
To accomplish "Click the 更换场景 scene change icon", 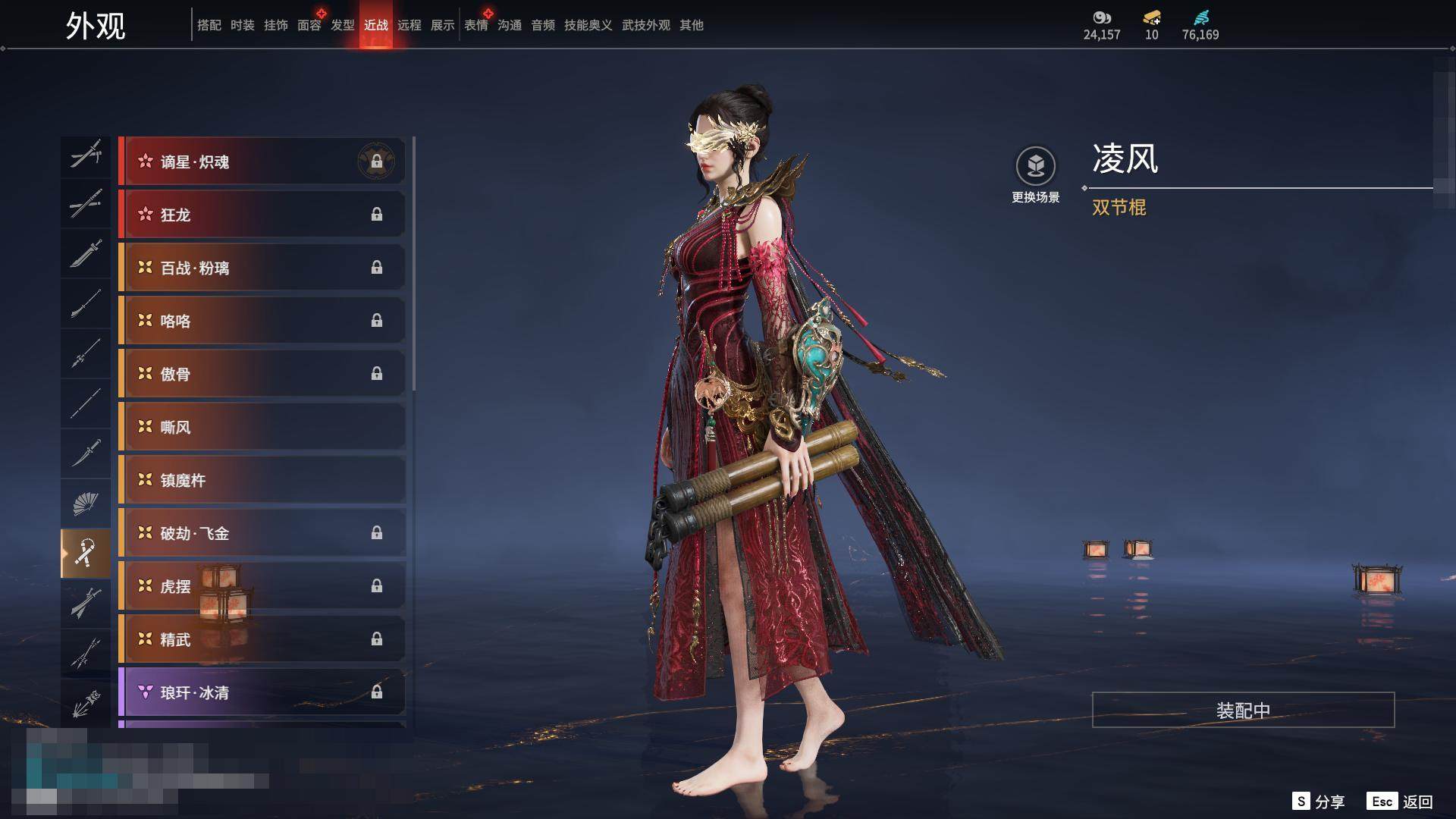I will (1035, 167).
